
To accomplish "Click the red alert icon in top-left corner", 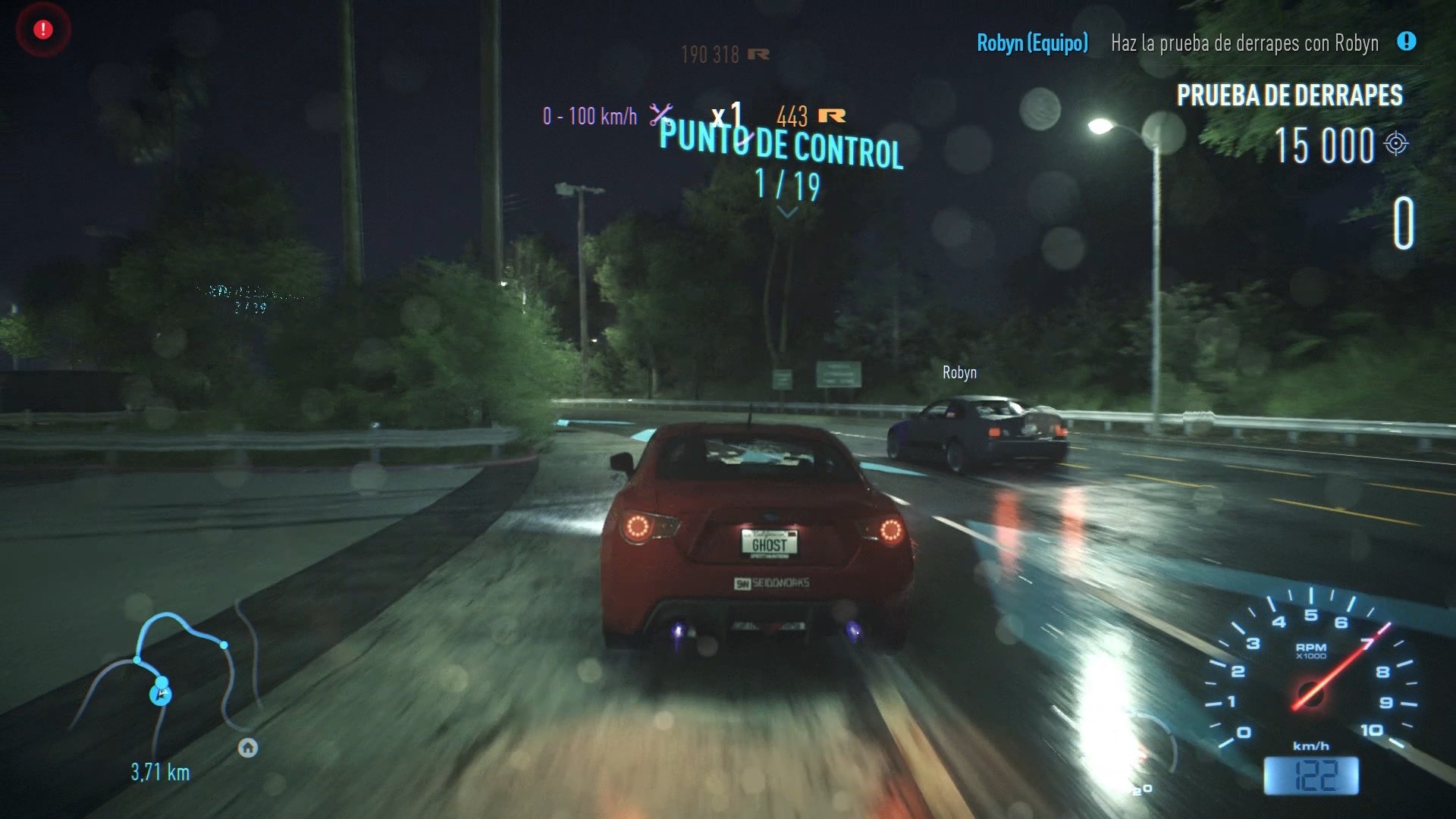I will coord(42,30).
